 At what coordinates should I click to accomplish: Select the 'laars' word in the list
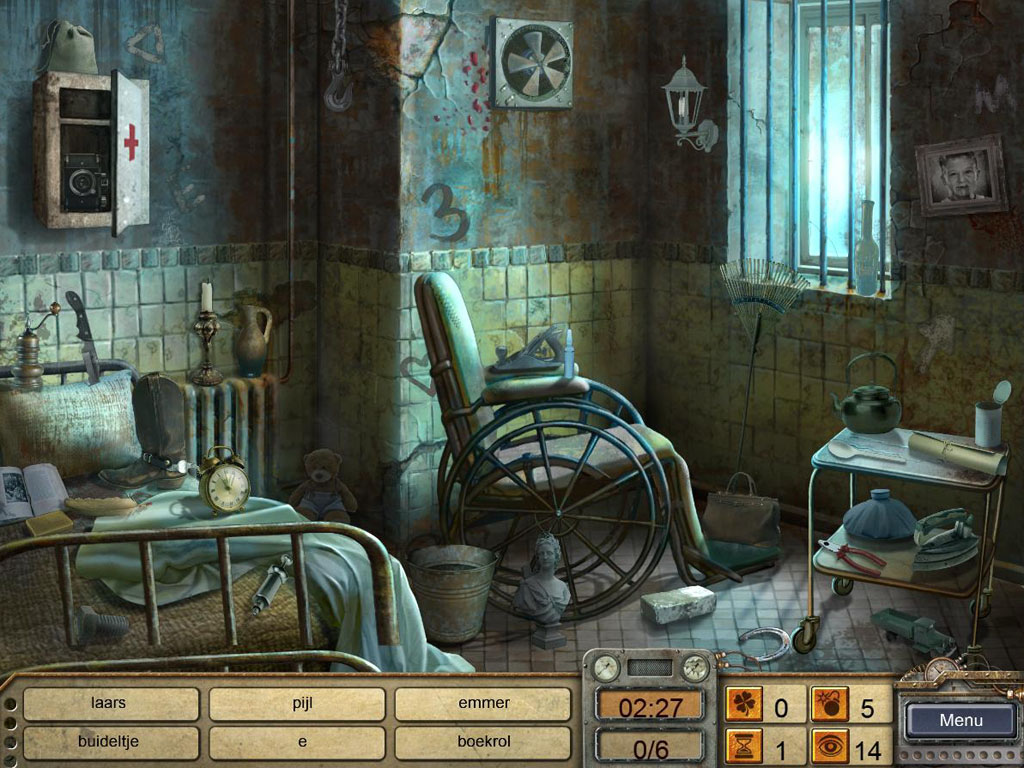[x=110, y=703]
